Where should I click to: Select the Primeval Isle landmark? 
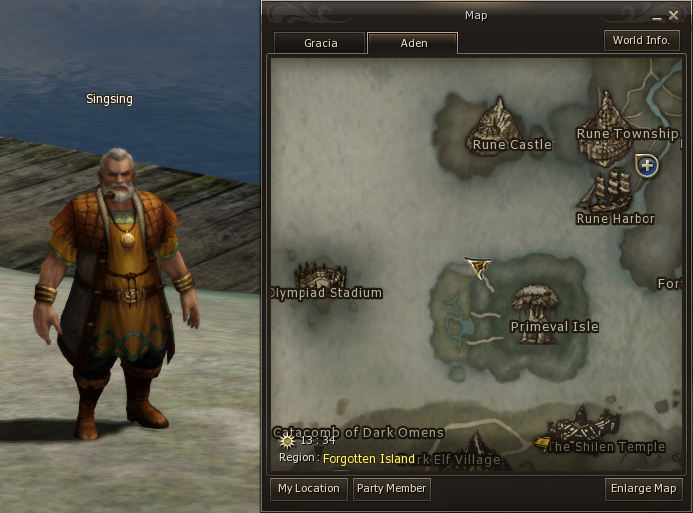coord(533,305)
